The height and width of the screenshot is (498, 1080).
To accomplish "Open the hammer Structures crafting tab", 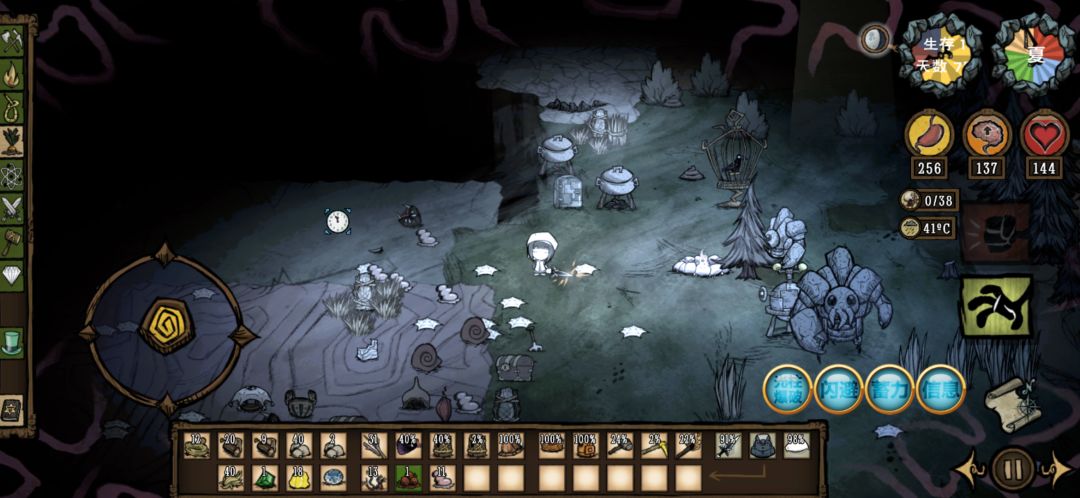I will (x=12, y=241).
